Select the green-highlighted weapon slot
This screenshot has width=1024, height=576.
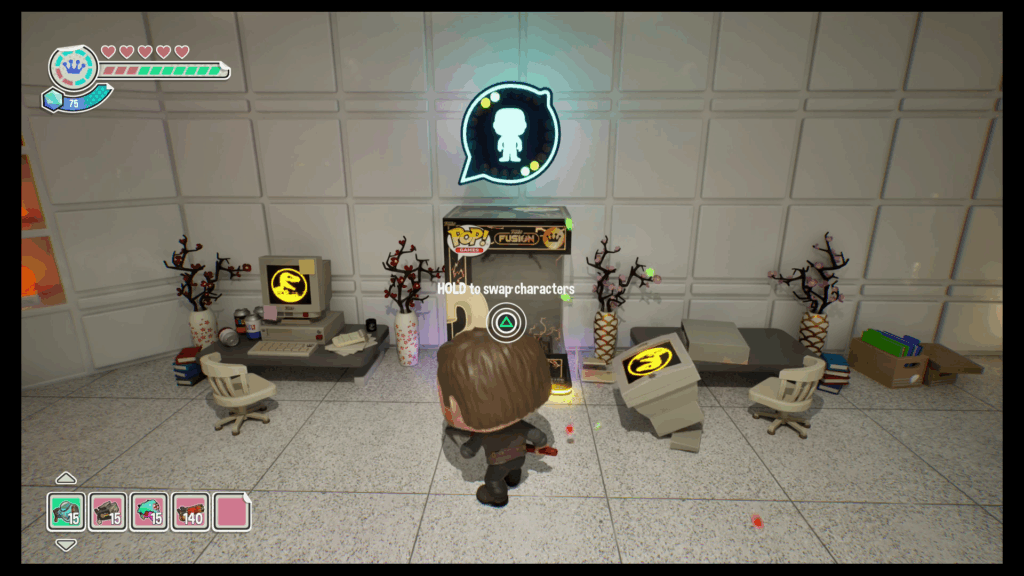click(66, 511)
